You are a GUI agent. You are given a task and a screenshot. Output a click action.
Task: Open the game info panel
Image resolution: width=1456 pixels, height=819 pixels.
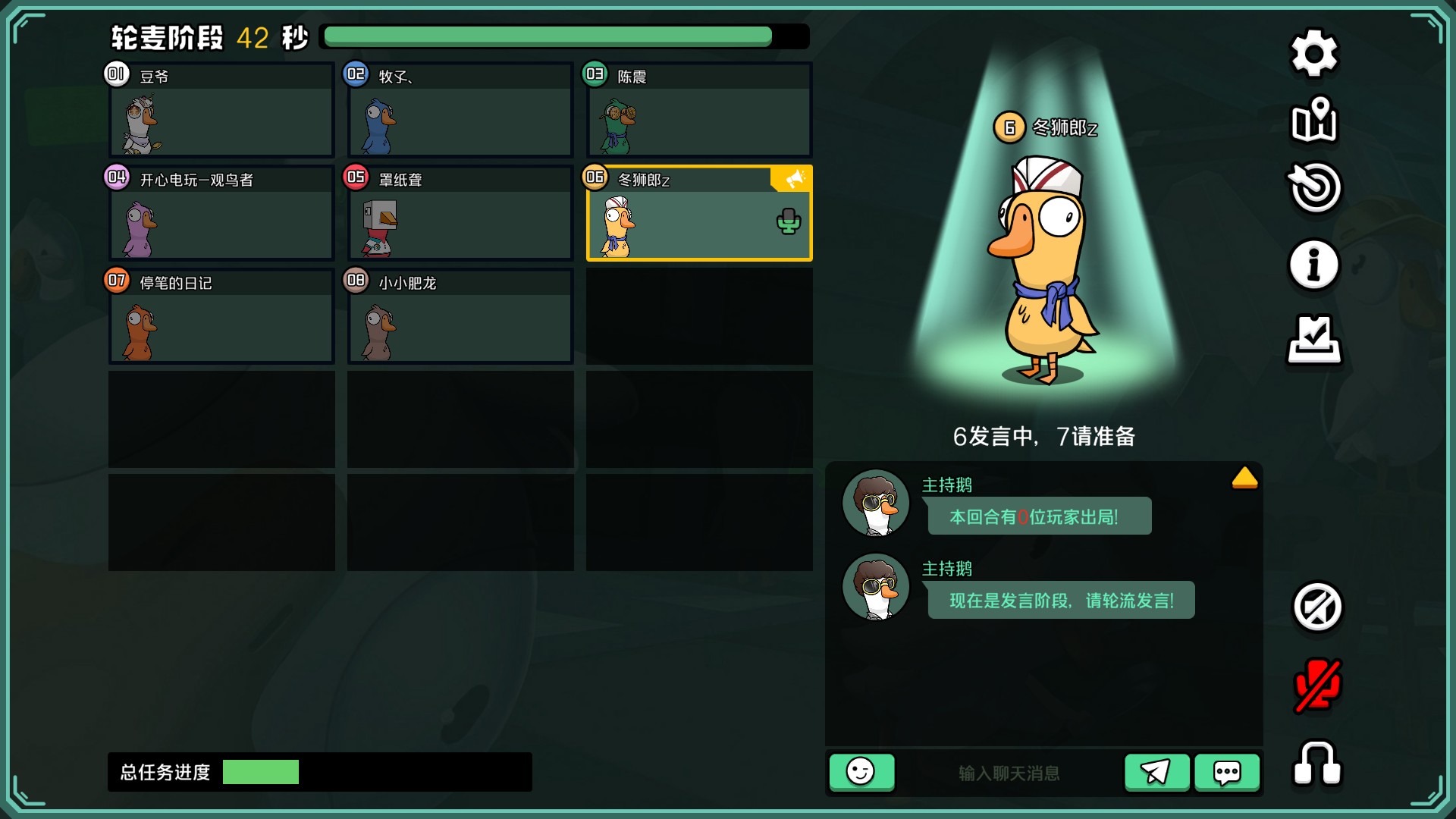pyautogui.click(x=1314, y=264)
